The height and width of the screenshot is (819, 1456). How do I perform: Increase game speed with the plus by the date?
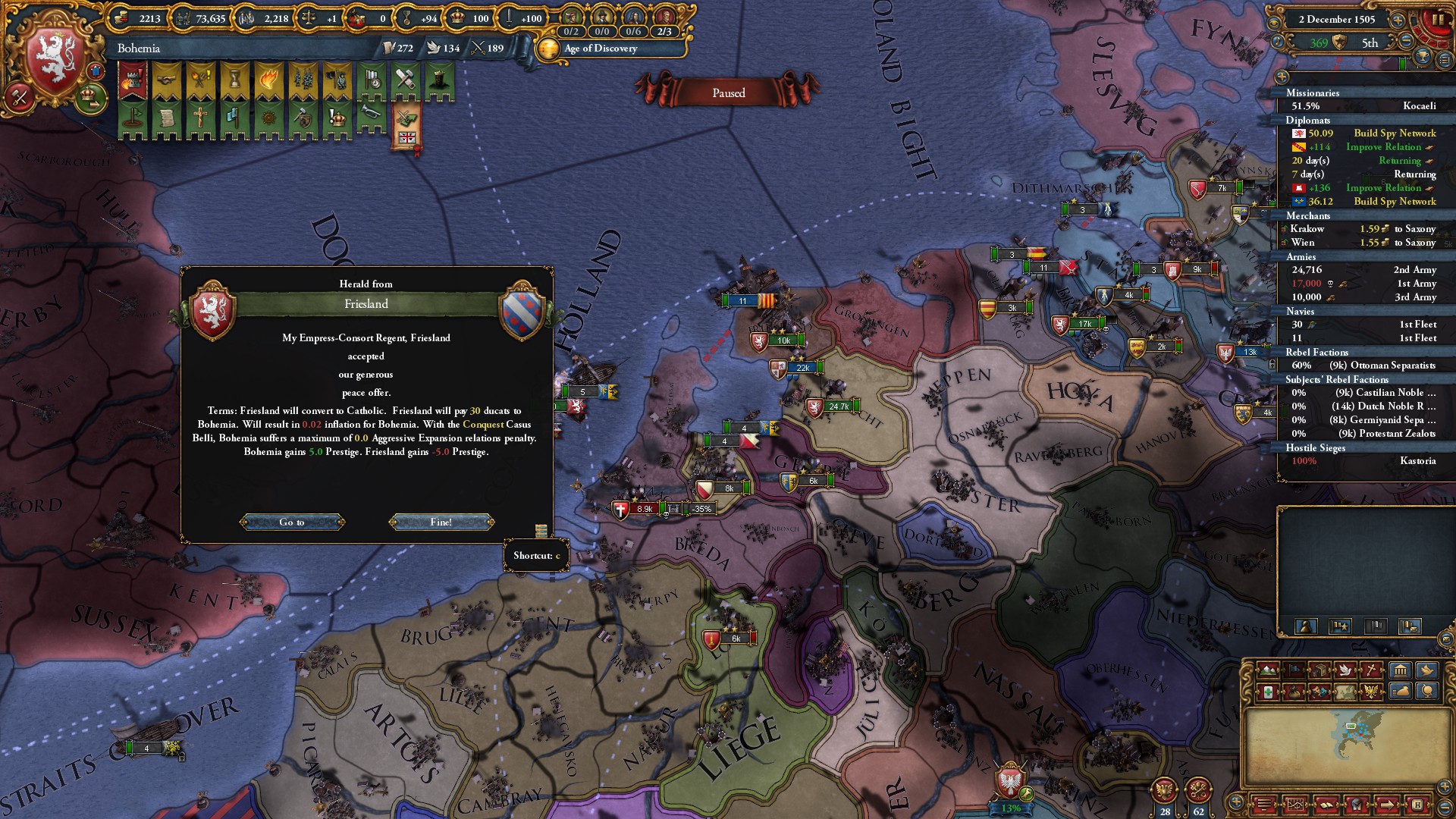click(1398, 20)
